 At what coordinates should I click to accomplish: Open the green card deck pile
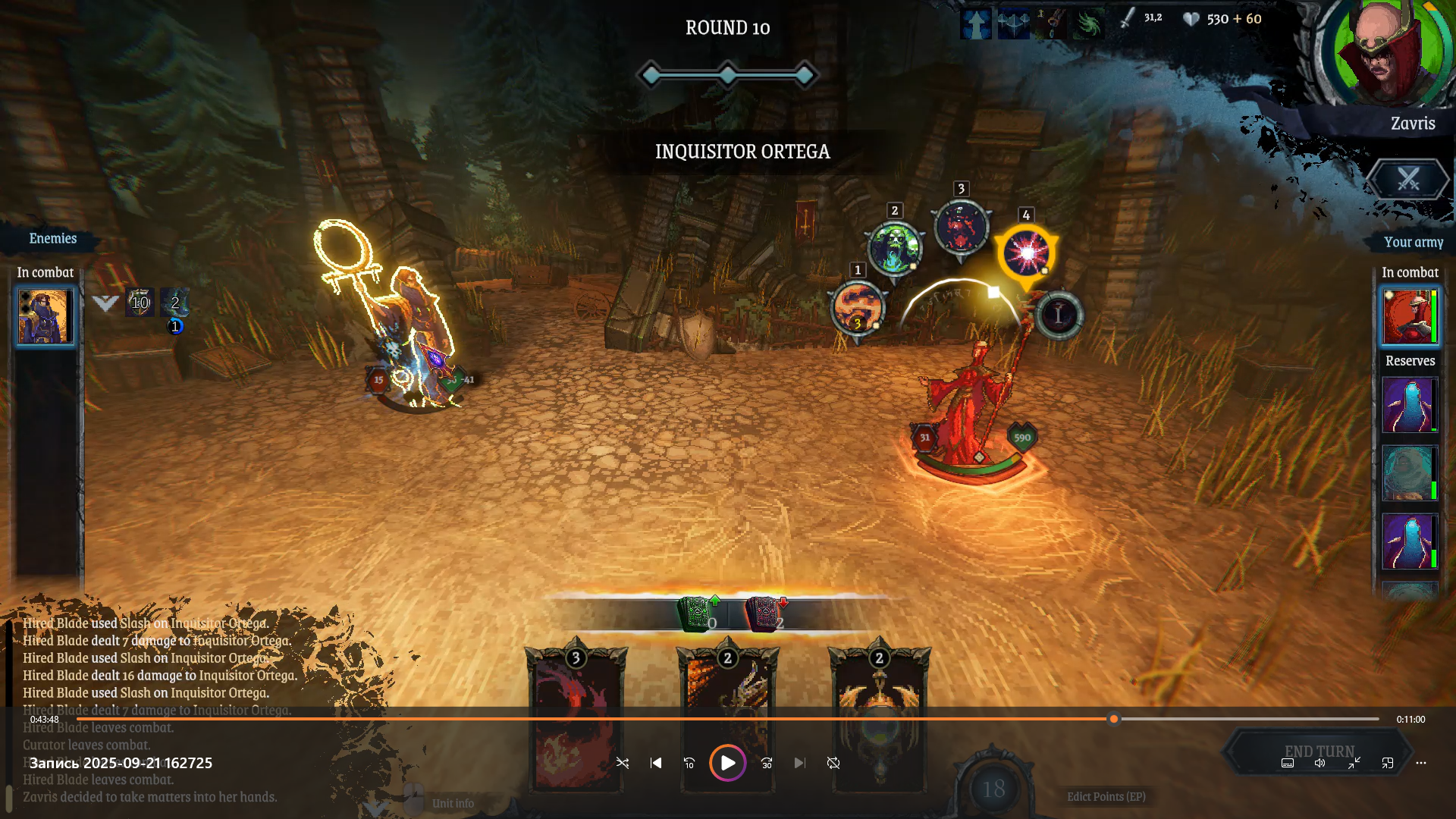tap(695, 614)
